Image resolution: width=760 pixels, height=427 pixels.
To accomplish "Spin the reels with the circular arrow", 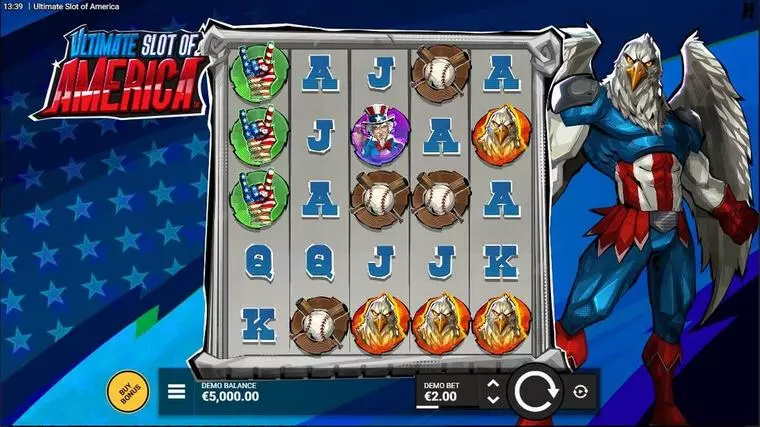I will pyautogui.click(x=537, y=391).
